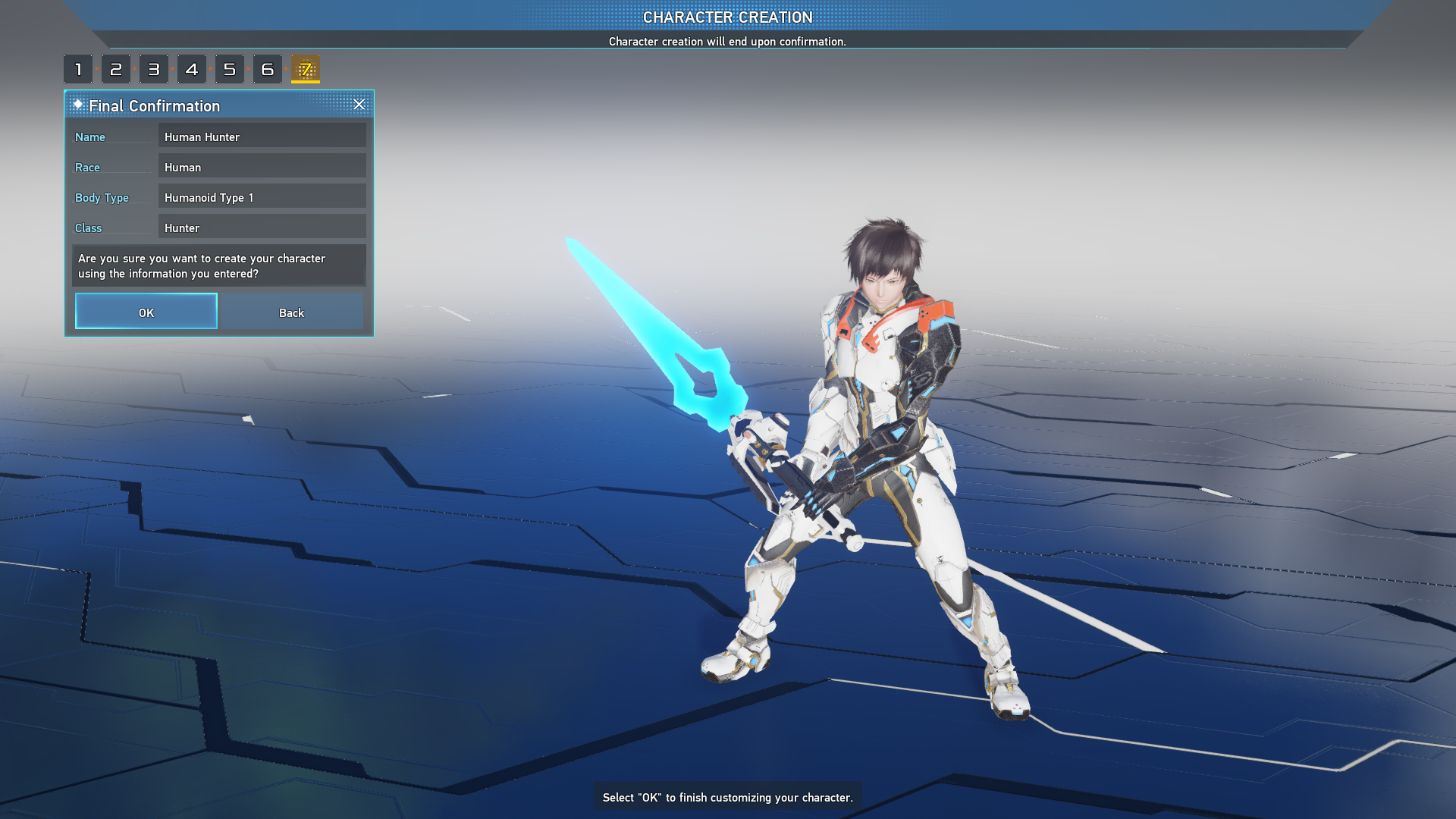Click the CHARACTER CREATION header banner
1456x819 pixels.
tap(728, 17)
